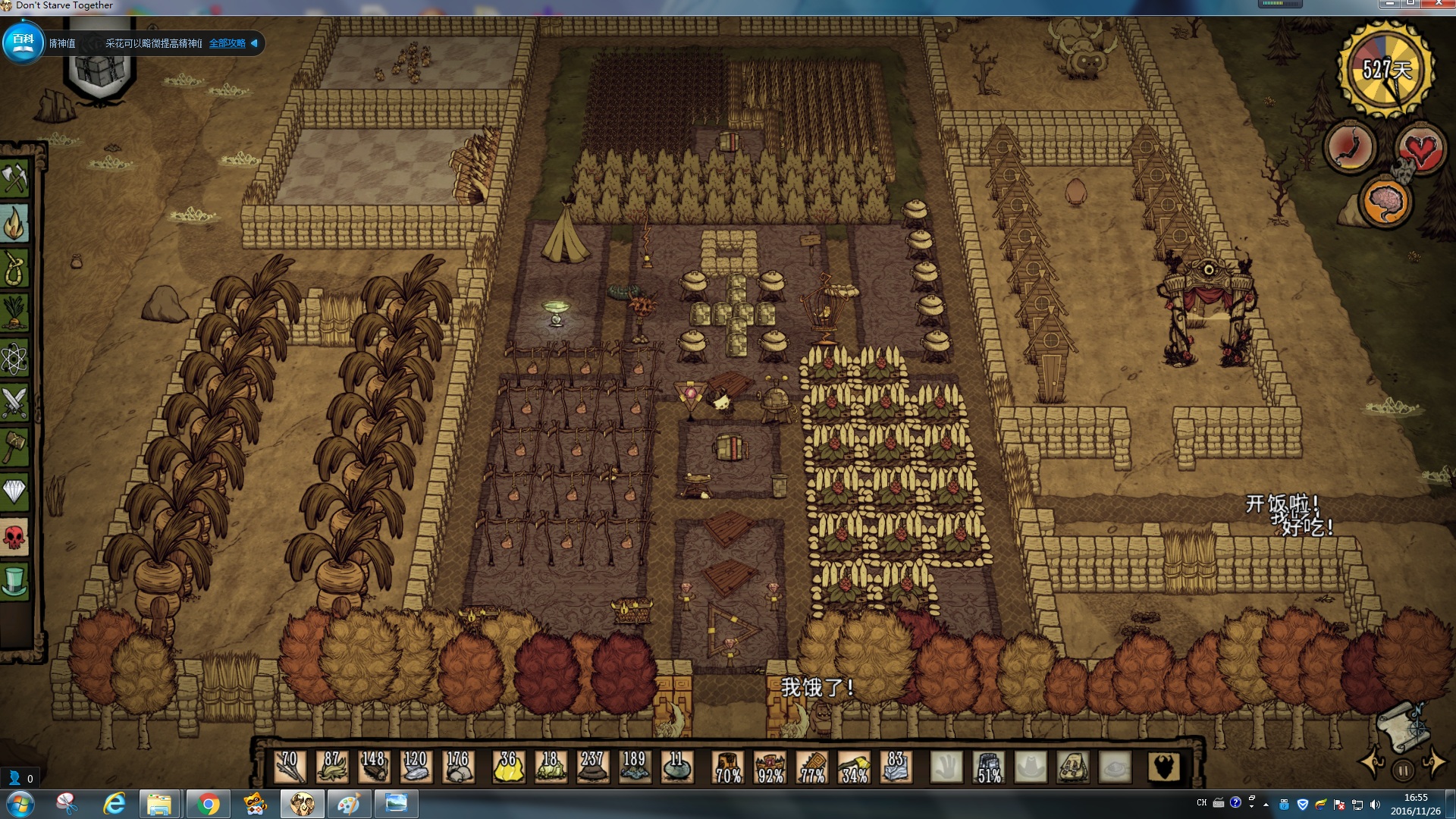Select the logs stack of 148
The image size is (1456, 819).
point(374,767)
